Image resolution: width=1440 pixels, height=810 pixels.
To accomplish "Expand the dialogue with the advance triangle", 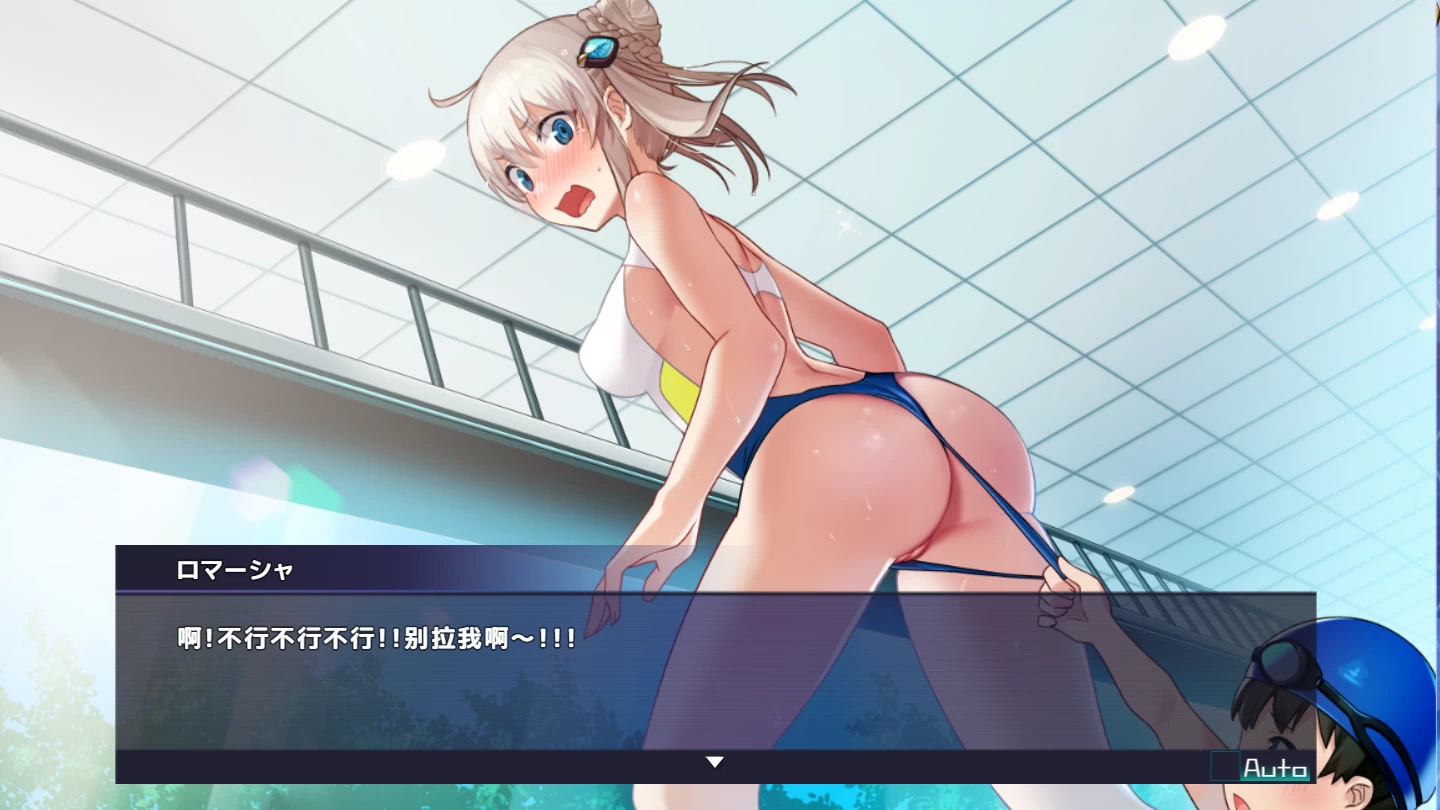I will click(x=716, y=761).
